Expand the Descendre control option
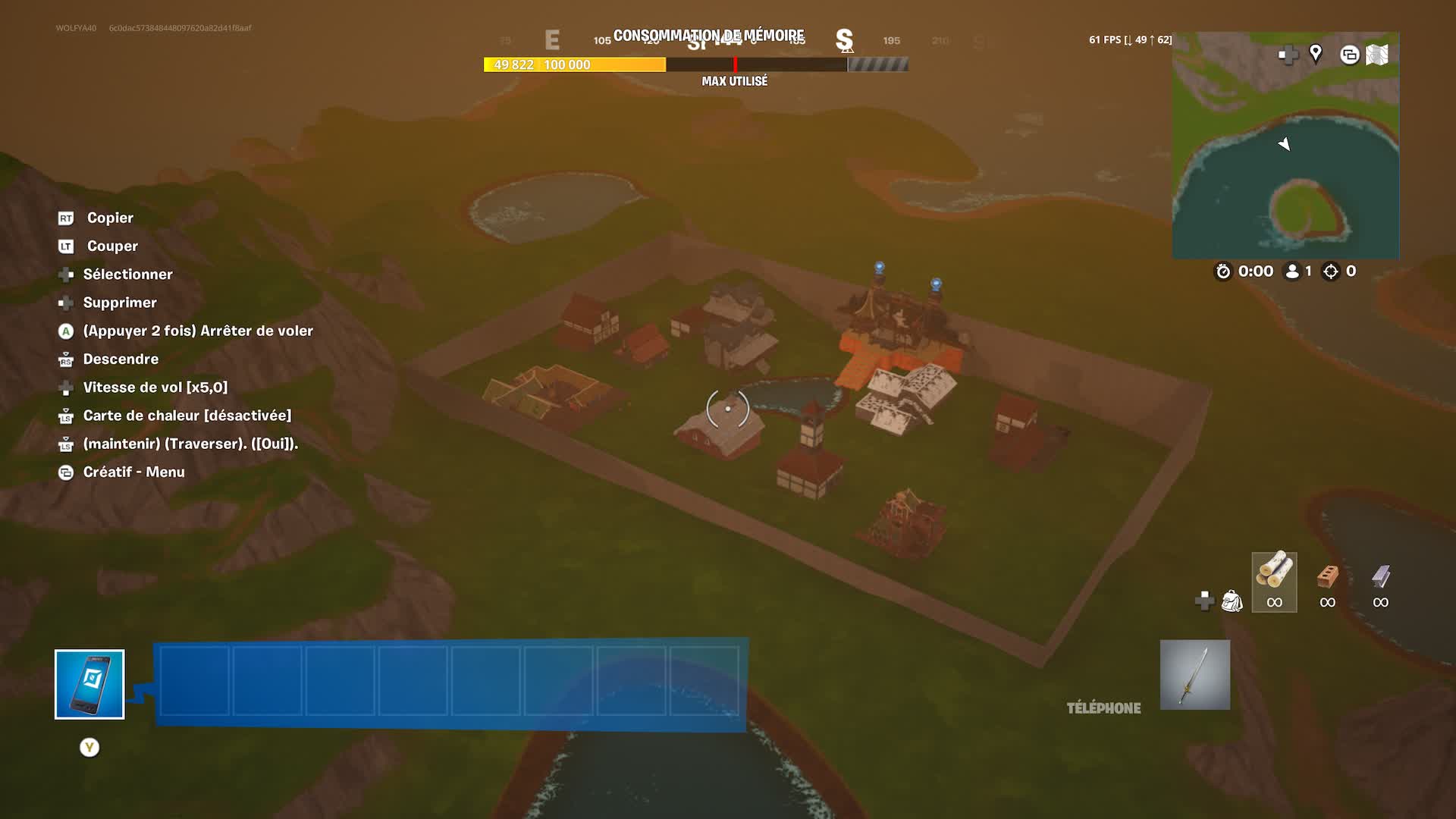Screen dimensions: 1456x819 click(121, 359)
